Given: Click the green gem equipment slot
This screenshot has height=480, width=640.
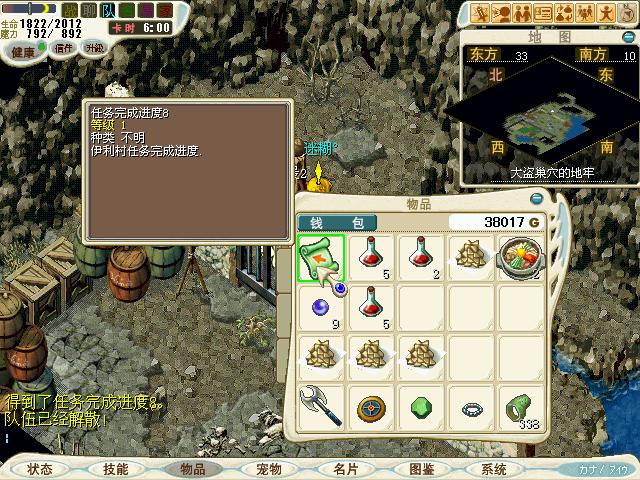Looking at the screenshot, I should coord(421,407).
